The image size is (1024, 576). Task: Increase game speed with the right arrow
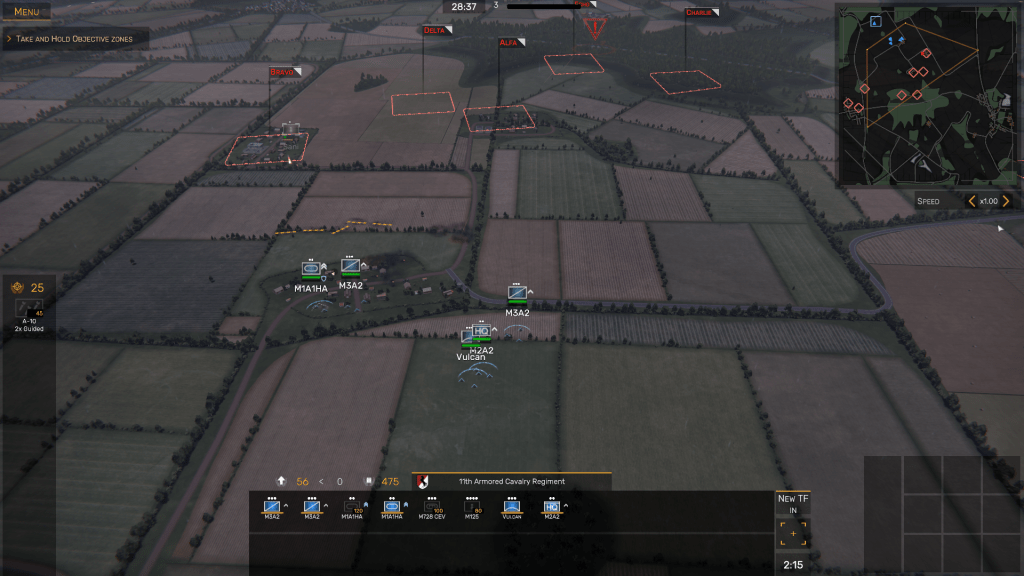tap(1005, 201)
